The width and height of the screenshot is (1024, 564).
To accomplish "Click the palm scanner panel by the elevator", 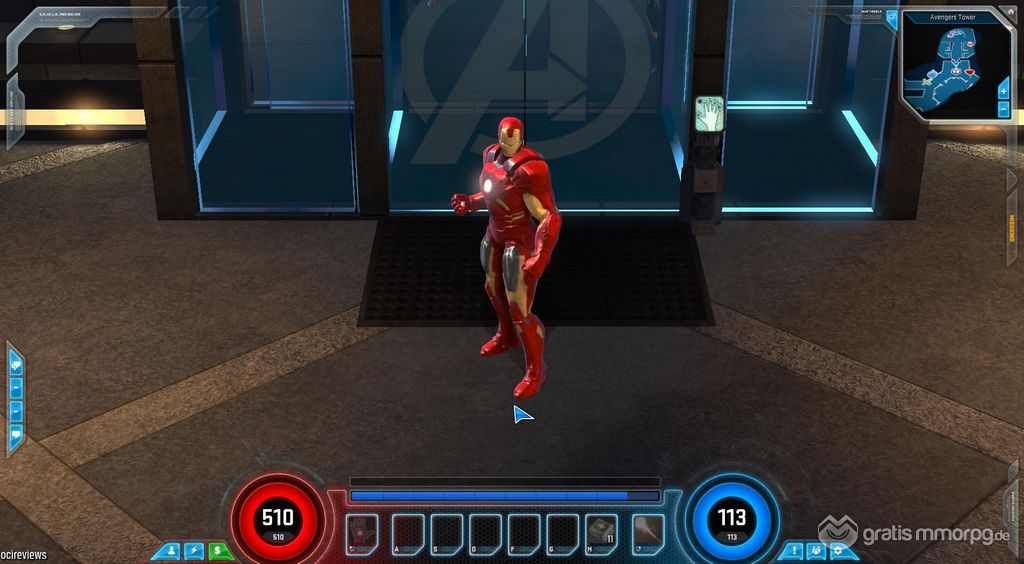I will tap(709, 114).
